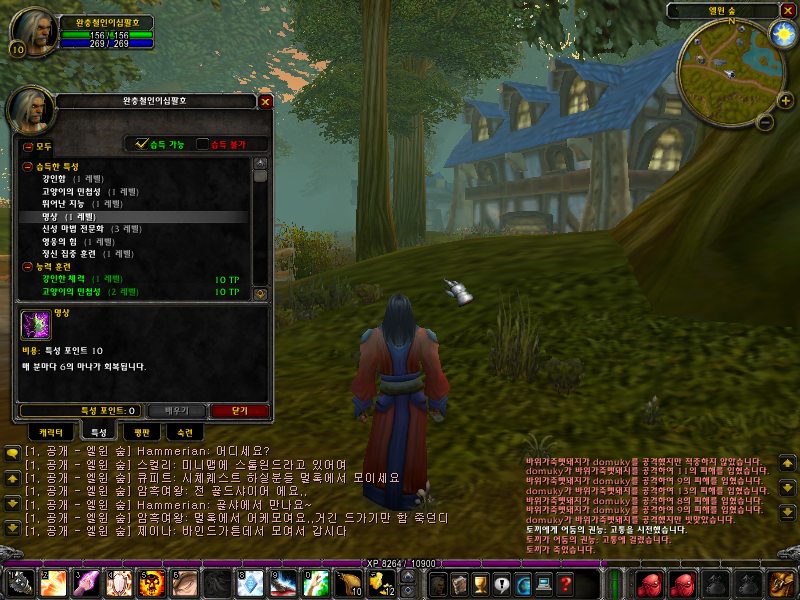The image size is (800, 600).
Task: Zoom in on the minimap
Action: click(769, 102)
